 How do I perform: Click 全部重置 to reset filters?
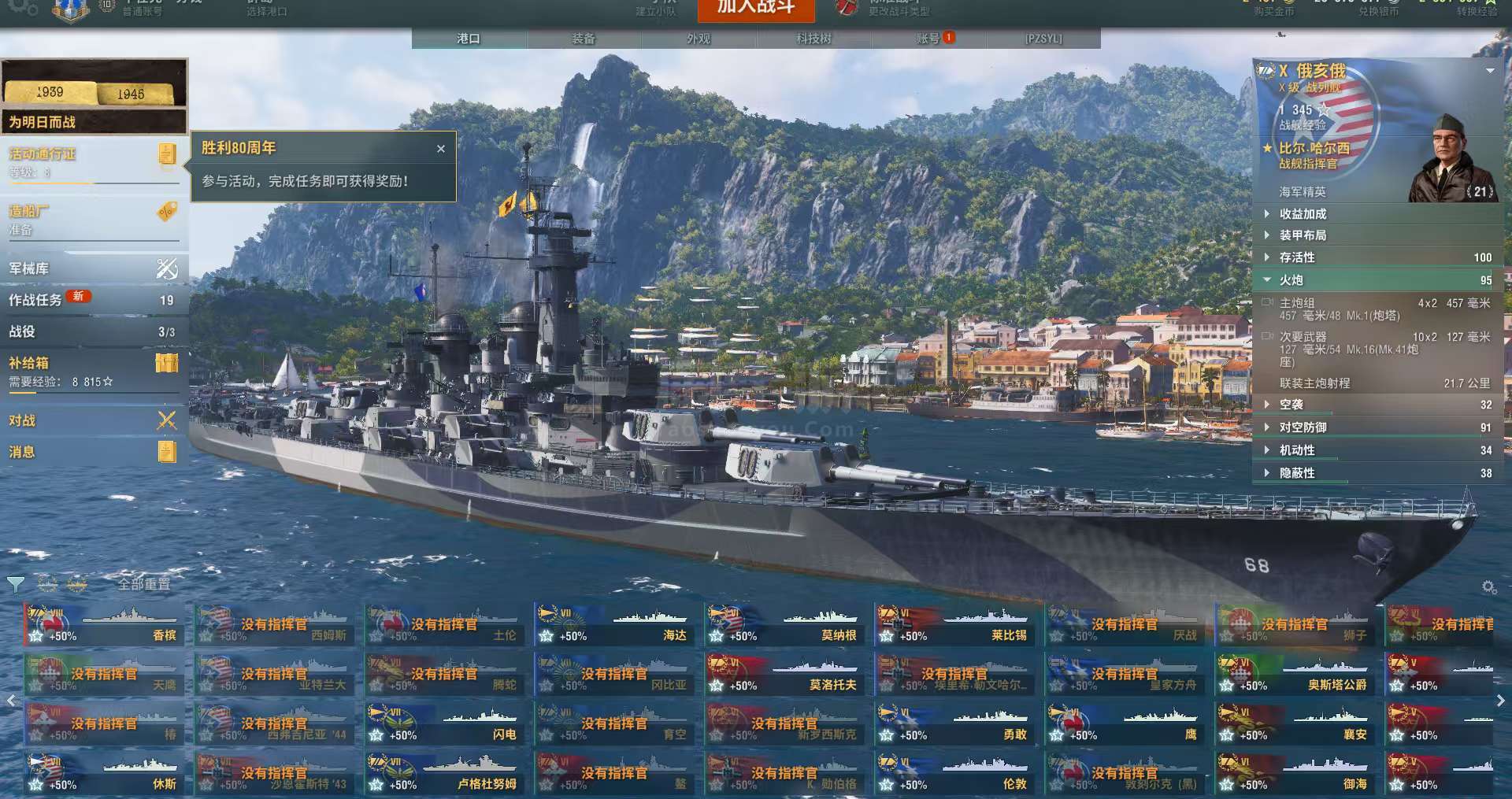pos(144,584)
